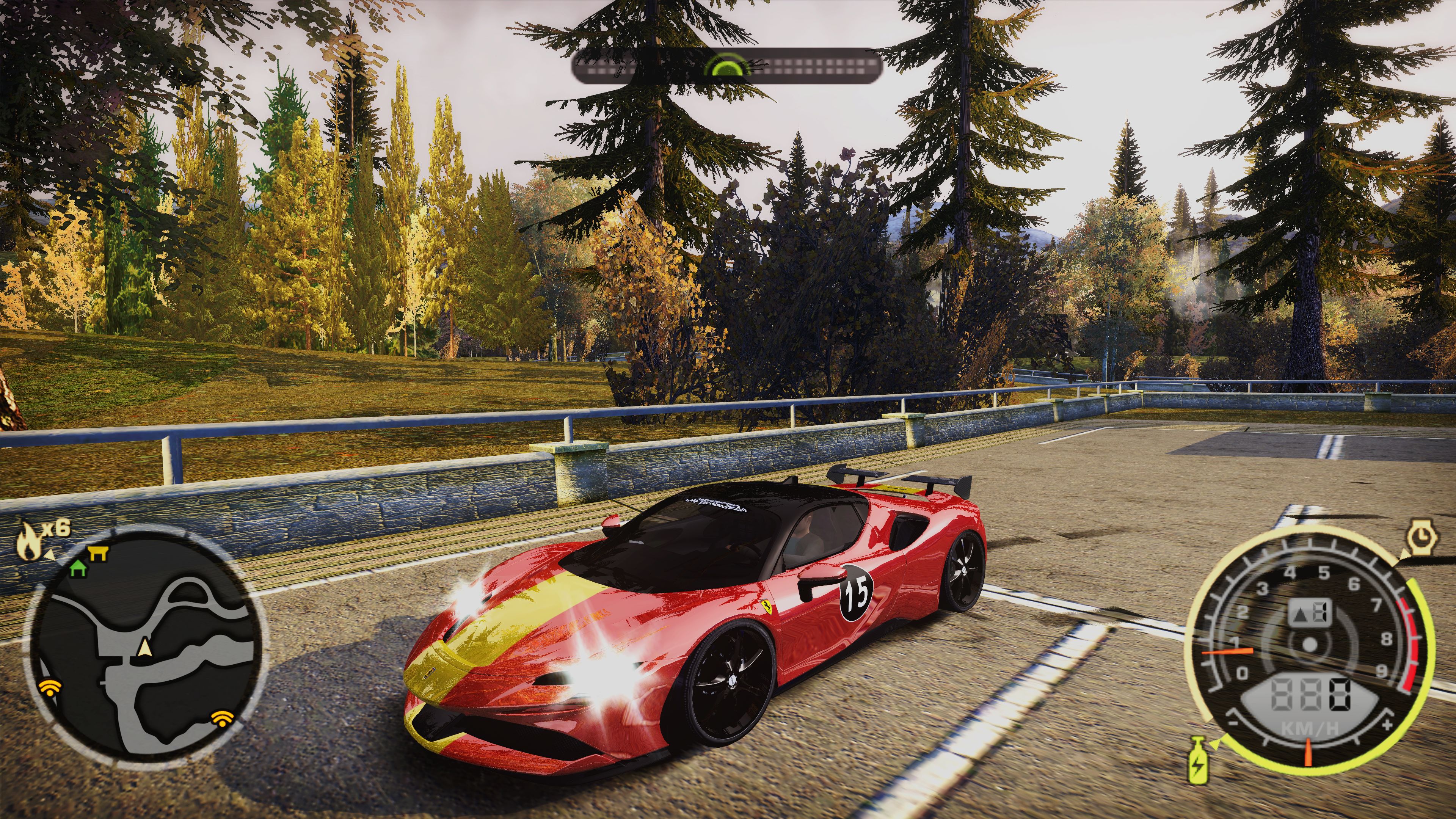Image resolution: width=1456 pixels, height=819 pixels.
Task: Select the yellow shop marker on minimap
Action: (98, 553)
